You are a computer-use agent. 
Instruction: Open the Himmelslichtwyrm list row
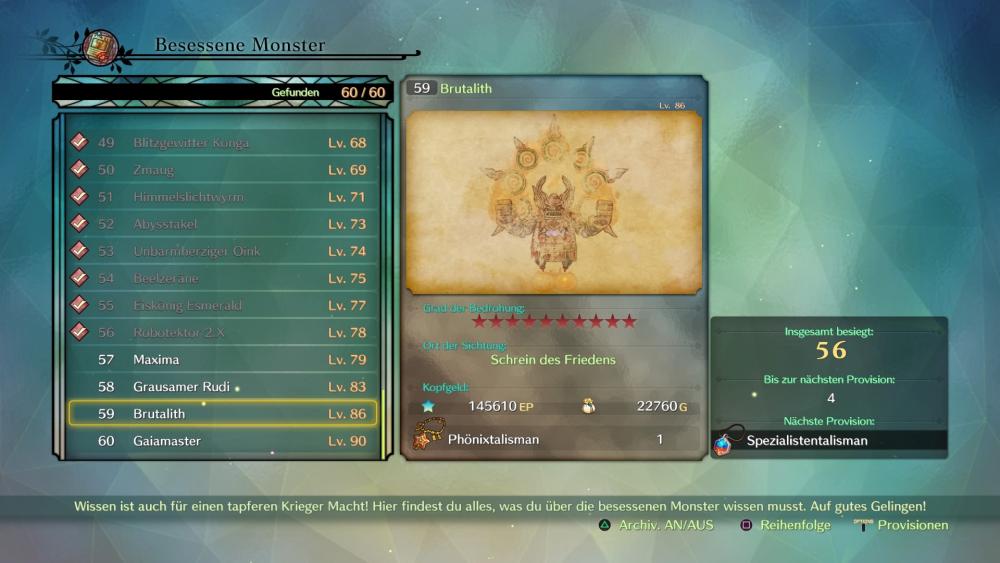(222, 197)
